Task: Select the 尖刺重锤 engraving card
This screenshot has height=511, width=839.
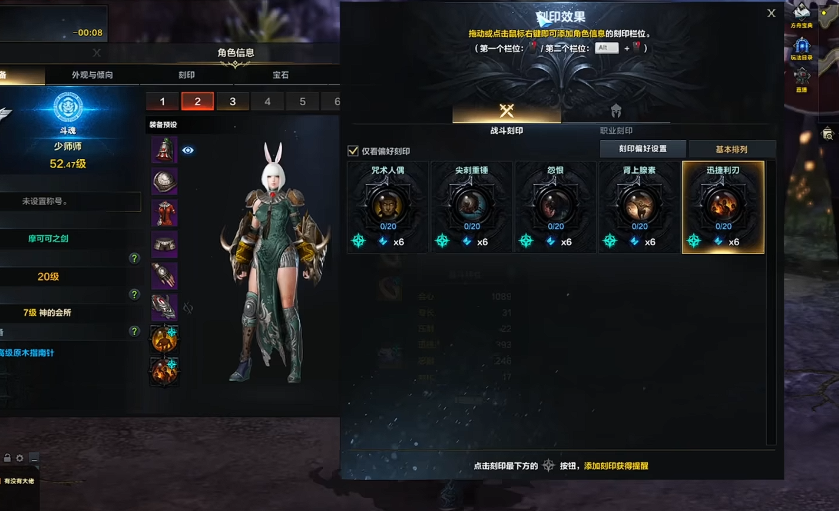Action: [471, 207]
